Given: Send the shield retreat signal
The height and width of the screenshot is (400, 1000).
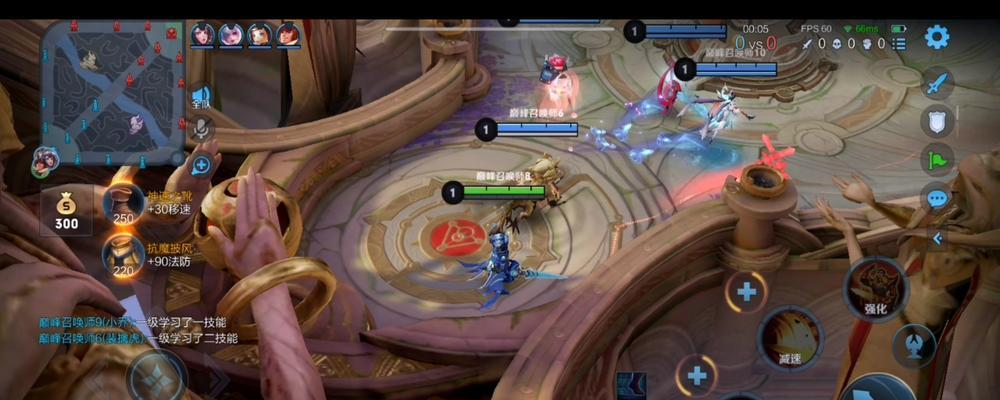Looking at the screenshot, I should pyautogui.click(x=937, y=121).
